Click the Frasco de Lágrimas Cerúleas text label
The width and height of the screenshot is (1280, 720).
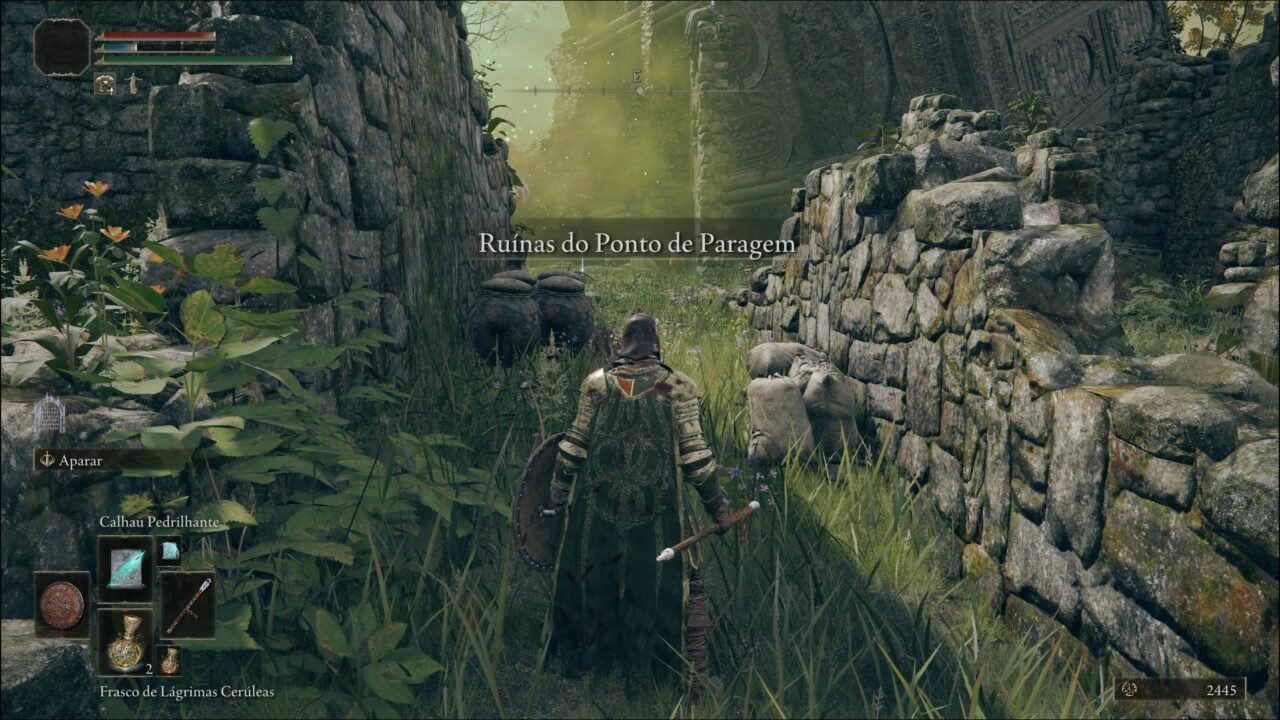[x=187, y=693]
